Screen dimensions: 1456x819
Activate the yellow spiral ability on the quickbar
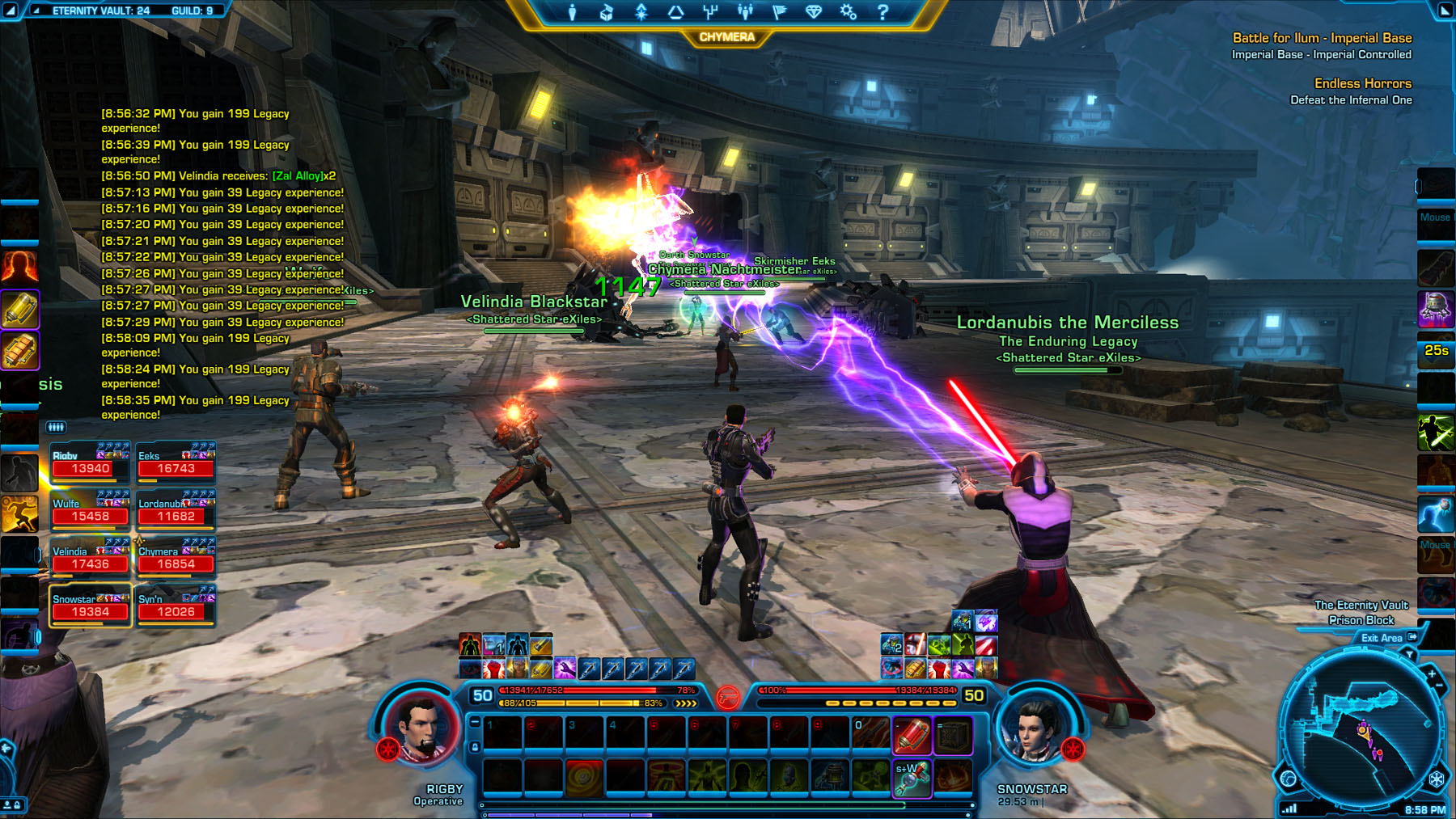point(584,777)
